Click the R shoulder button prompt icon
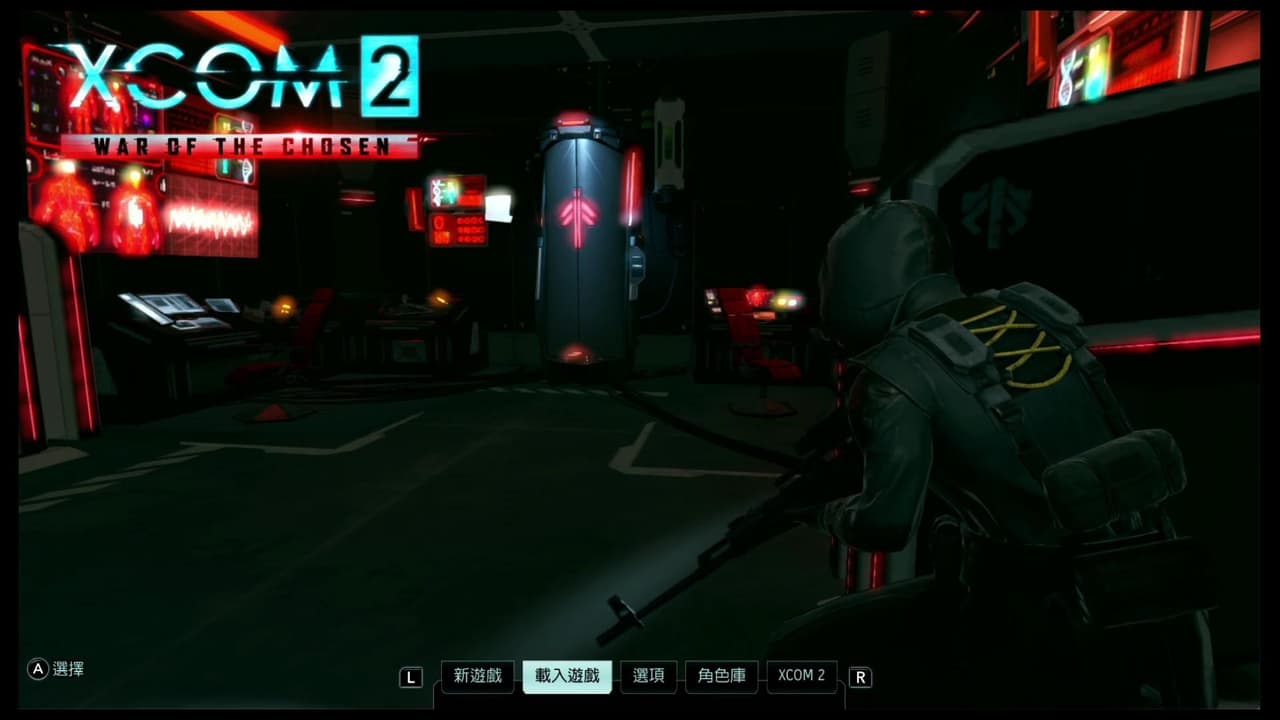This screenshot has height=720, width=1280. pyautogui.click(x=861, y=677)
